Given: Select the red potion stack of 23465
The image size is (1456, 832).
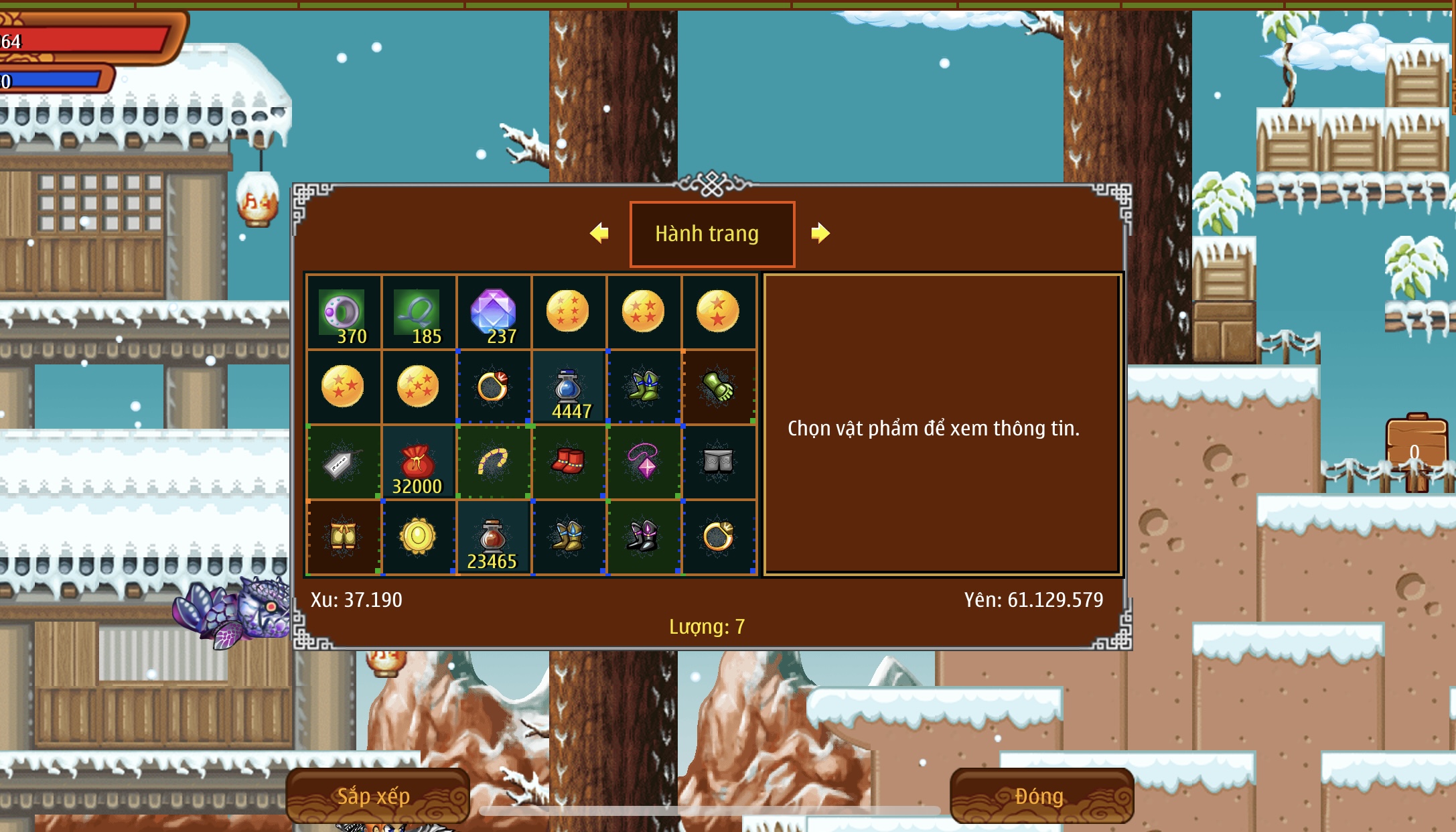Looking at the screenshot, I should [494, 537].
